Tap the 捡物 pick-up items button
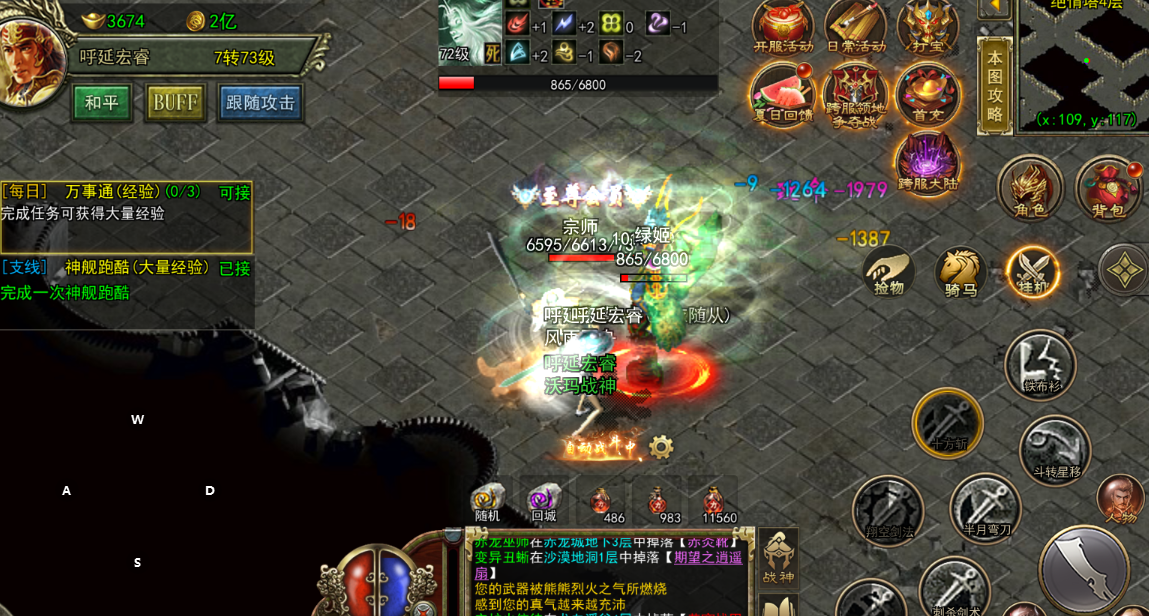Screen dimensions: 1149x616 [888, 272]
